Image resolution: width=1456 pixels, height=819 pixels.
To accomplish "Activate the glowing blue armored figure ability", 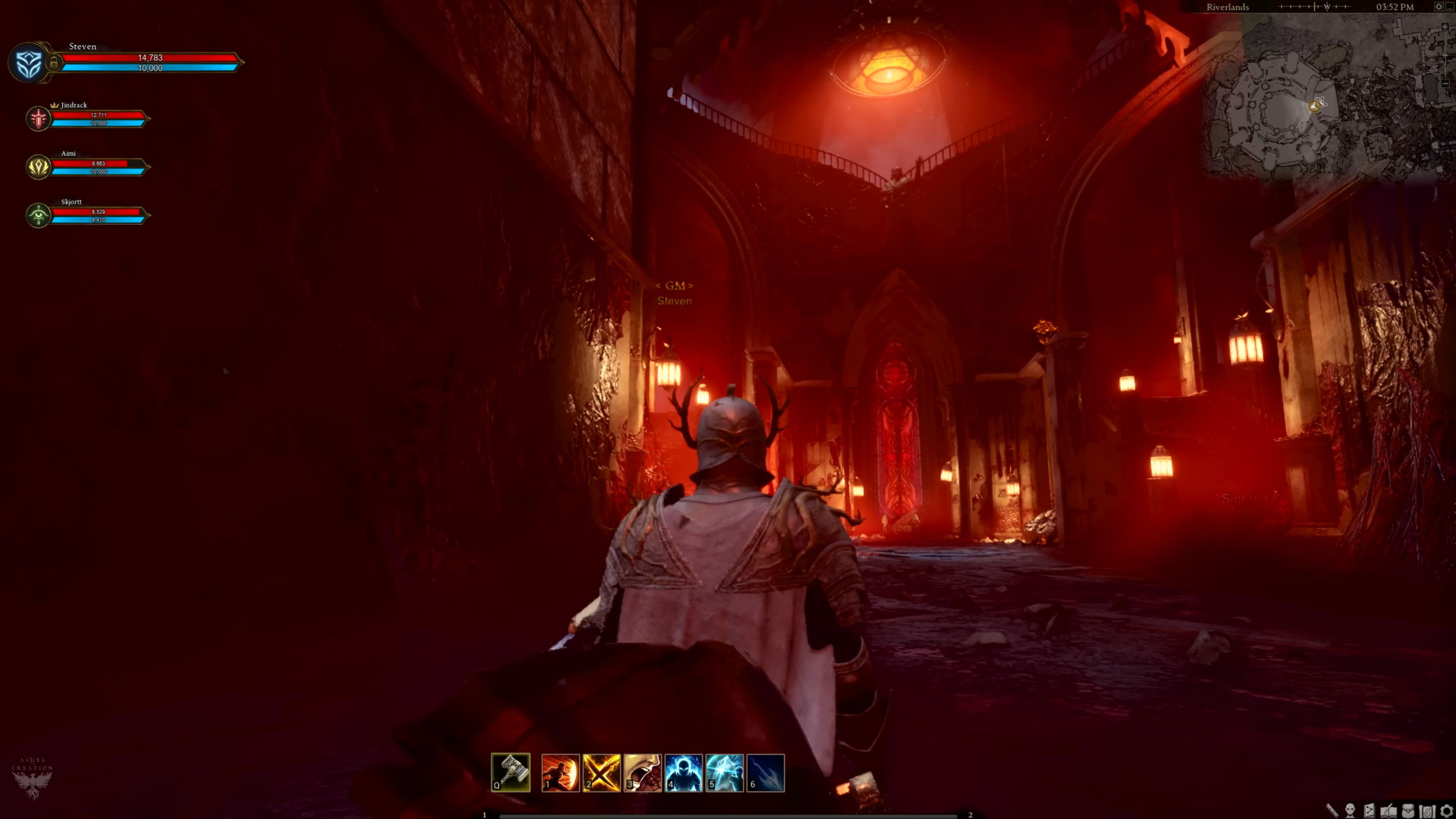I will [683, 772].
